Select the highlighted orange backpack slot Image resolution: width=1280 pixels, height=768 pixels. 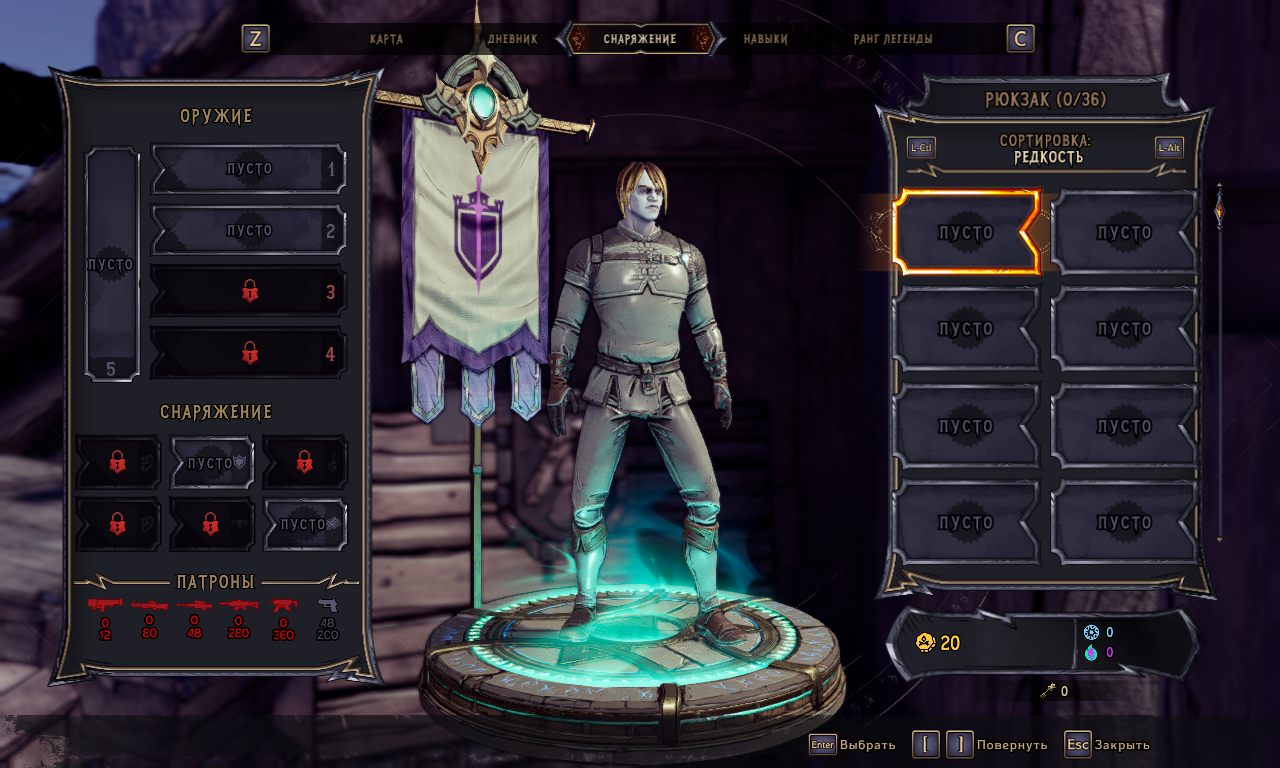point(966,233)
